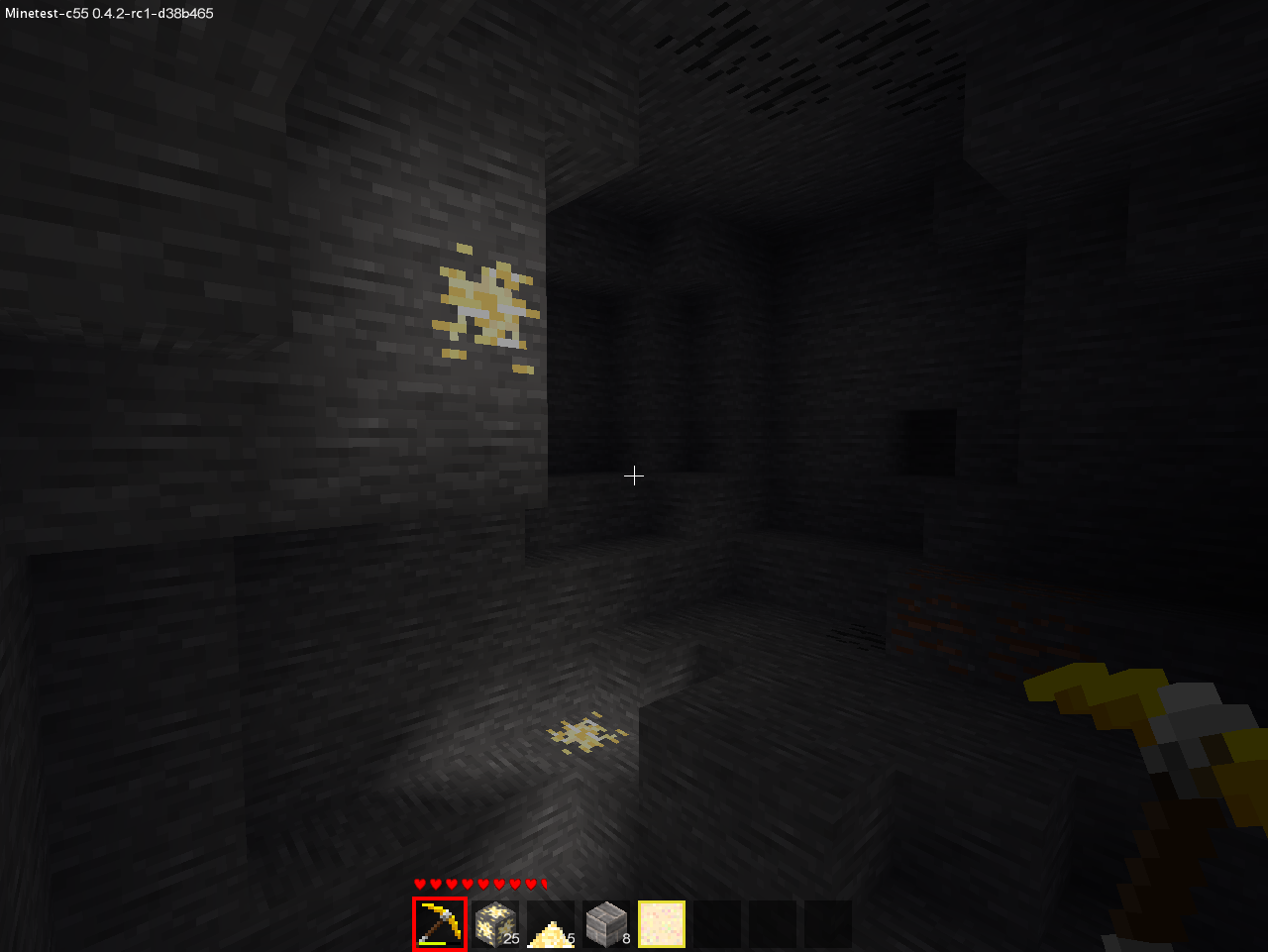Select the yellow dust pile stack of 5
The height and width of the screenshot is (952, 1268).
[548, 923]
